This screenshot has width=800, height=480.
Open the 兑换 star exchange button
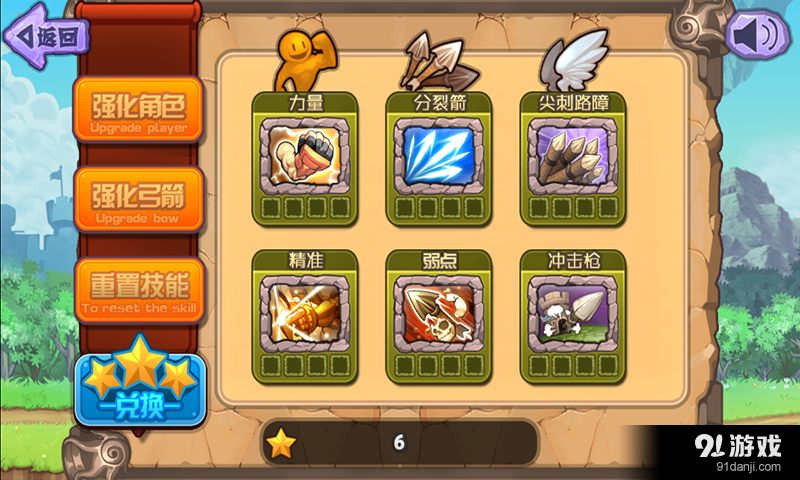click(x=139, y=385)
